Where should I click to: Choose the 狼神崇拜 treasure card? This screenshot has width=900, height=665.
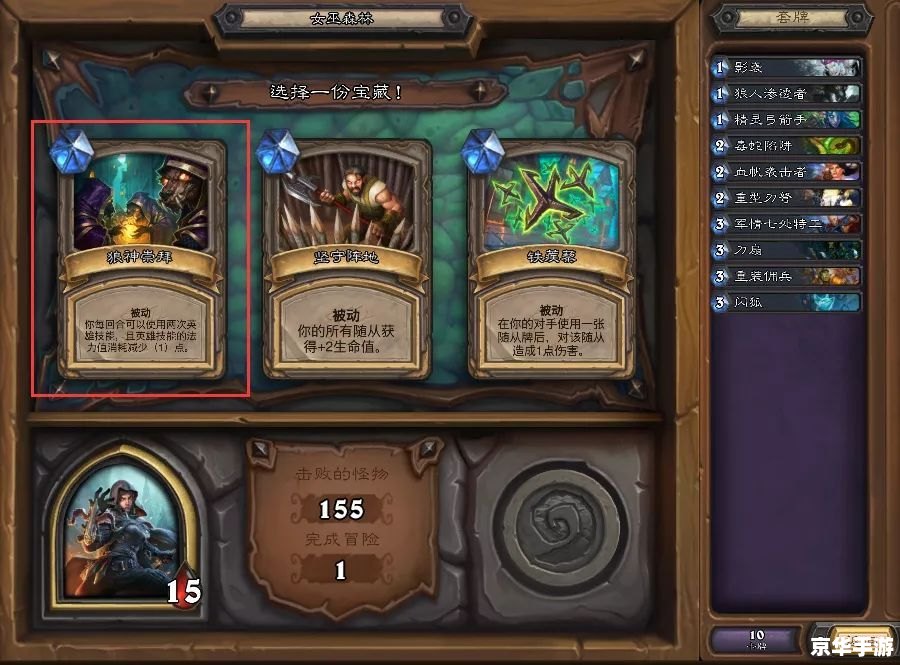coord(141,260)
